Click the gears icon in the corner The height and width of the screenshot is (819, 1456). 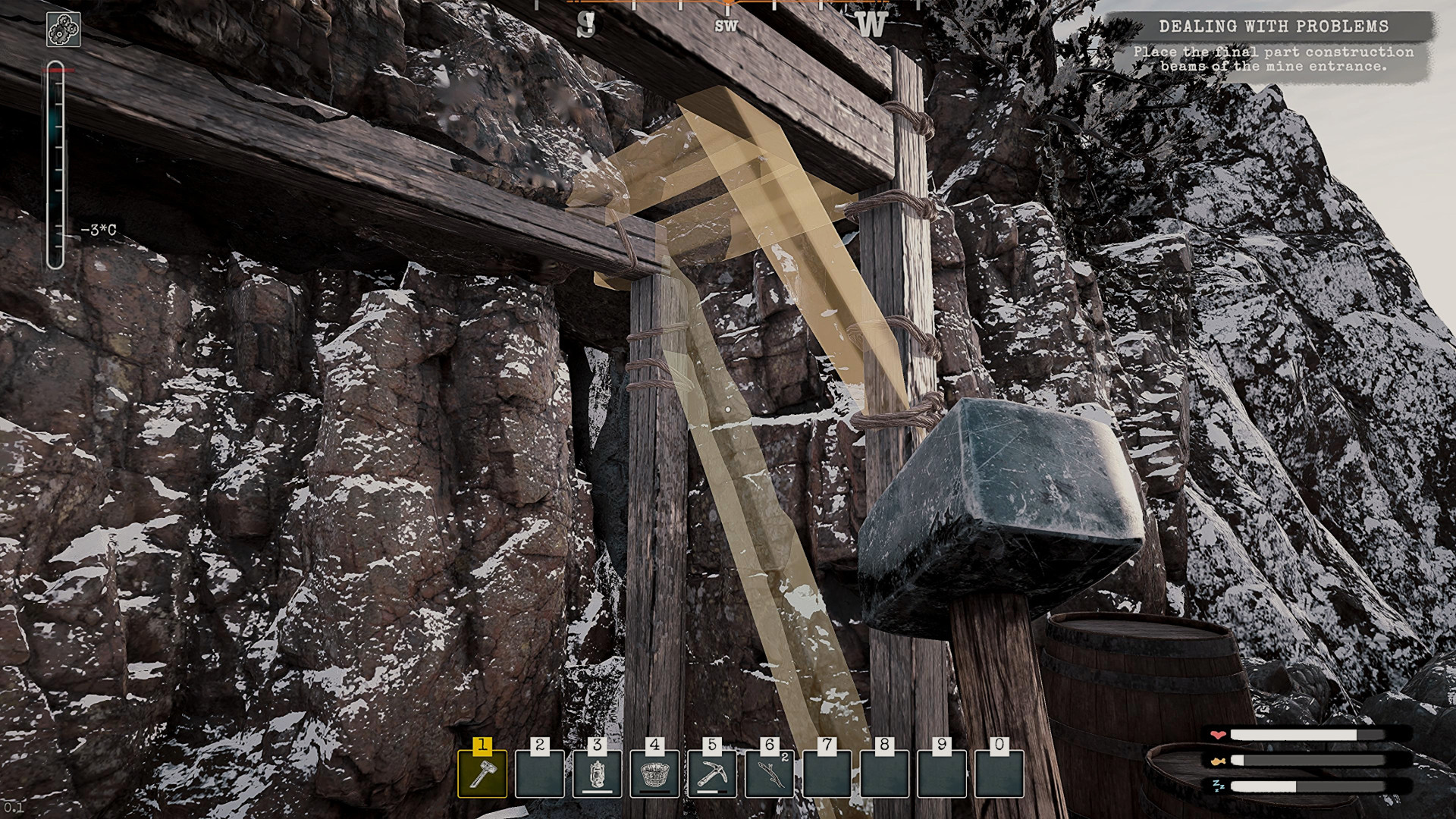pyautogui.click(x=64, y=31)
